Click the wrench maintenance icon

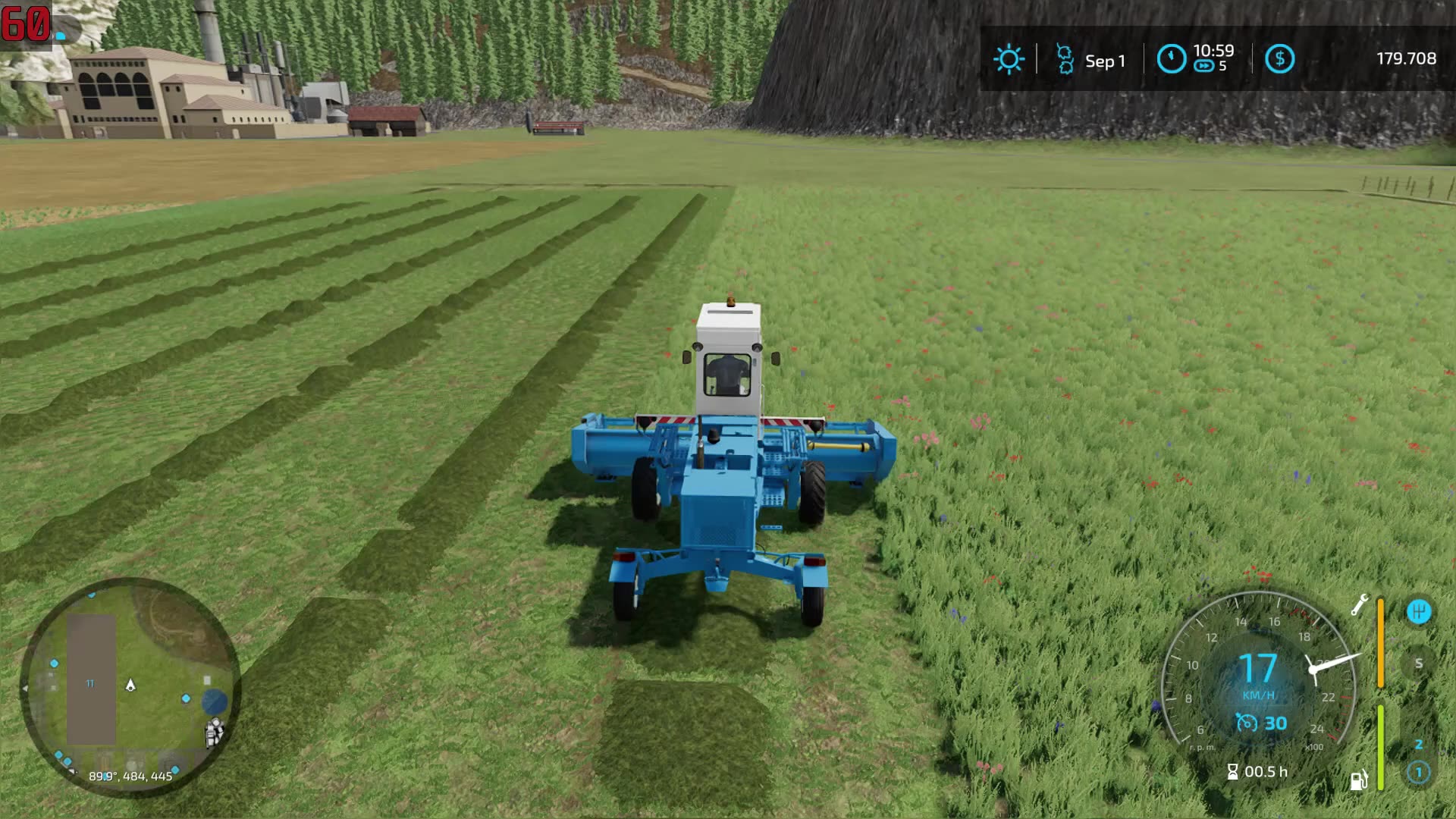pos(1360,604)
